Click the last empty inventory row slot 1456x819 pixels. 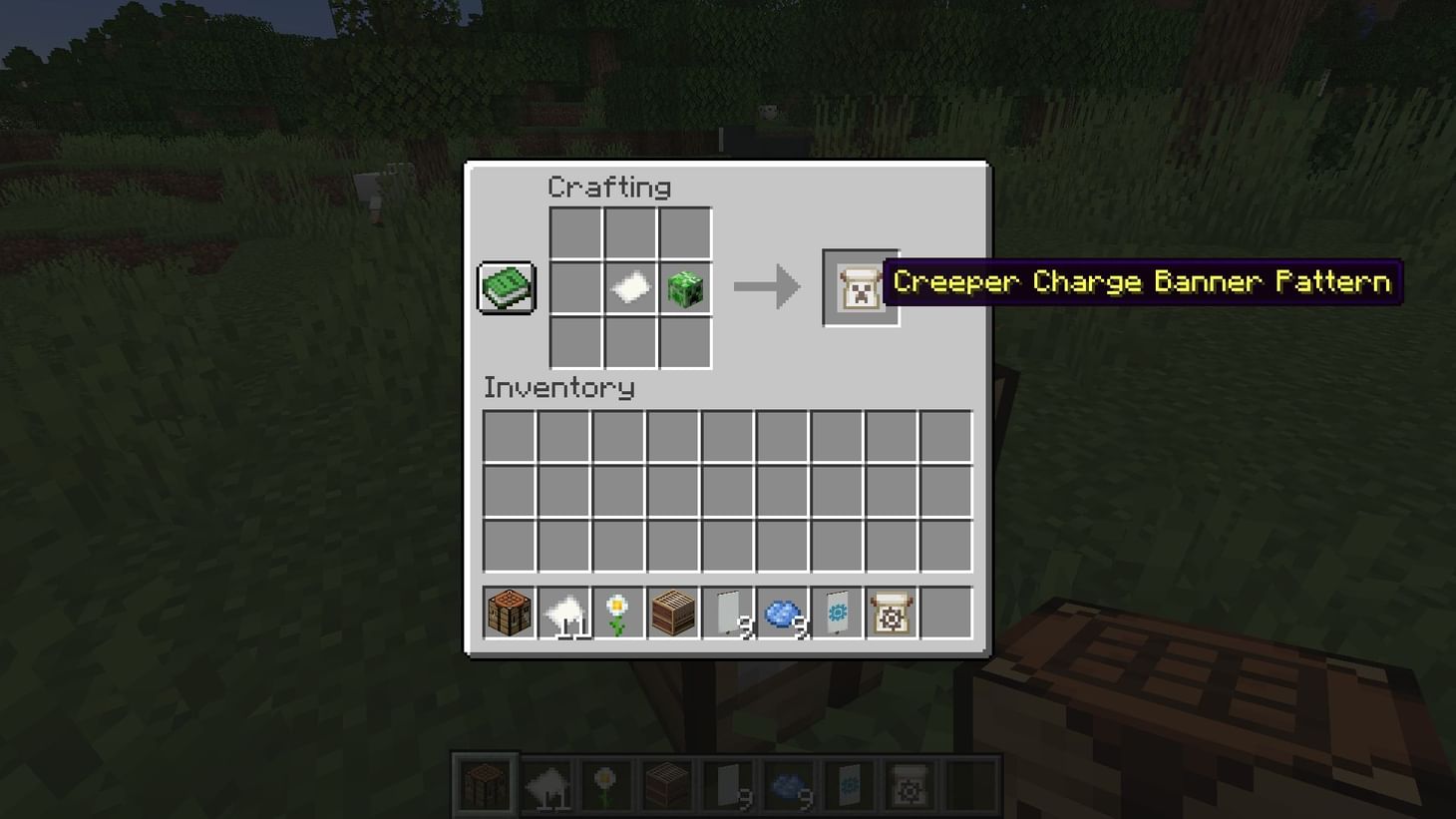(943, 545)
